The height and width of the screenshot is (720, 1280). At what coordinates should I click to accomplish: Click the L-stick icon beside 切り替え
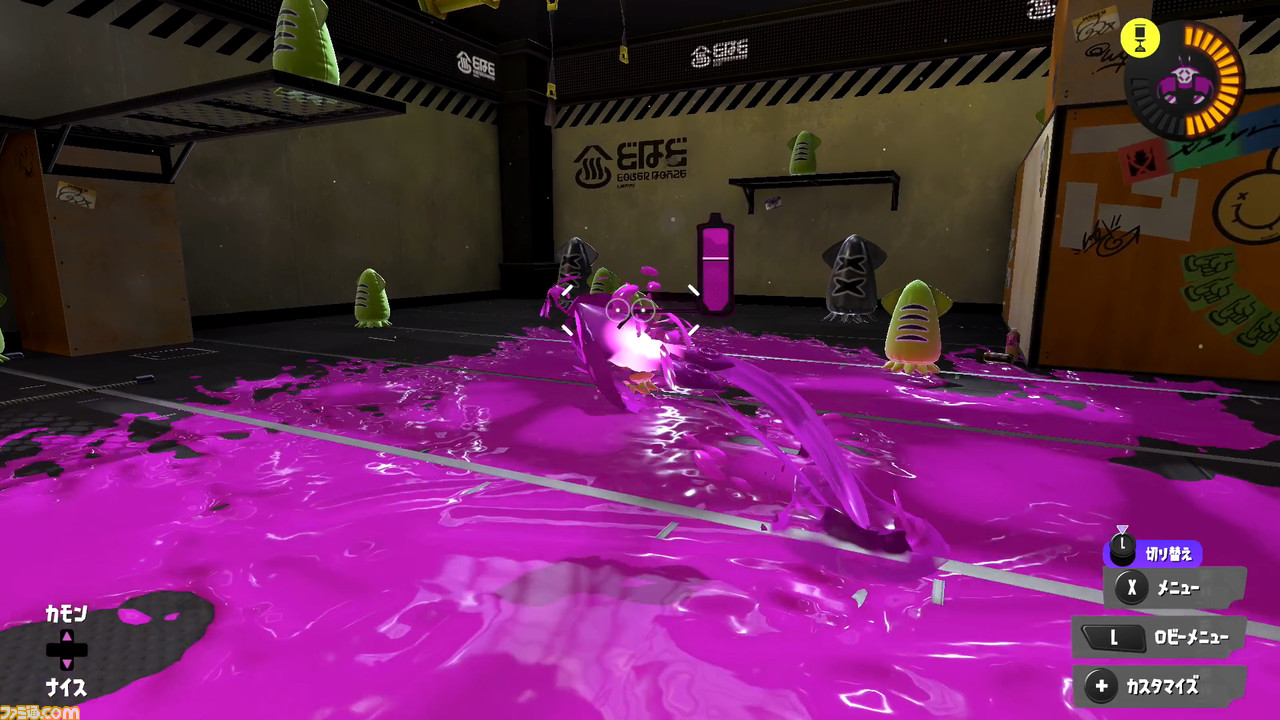click(1124, 548)
